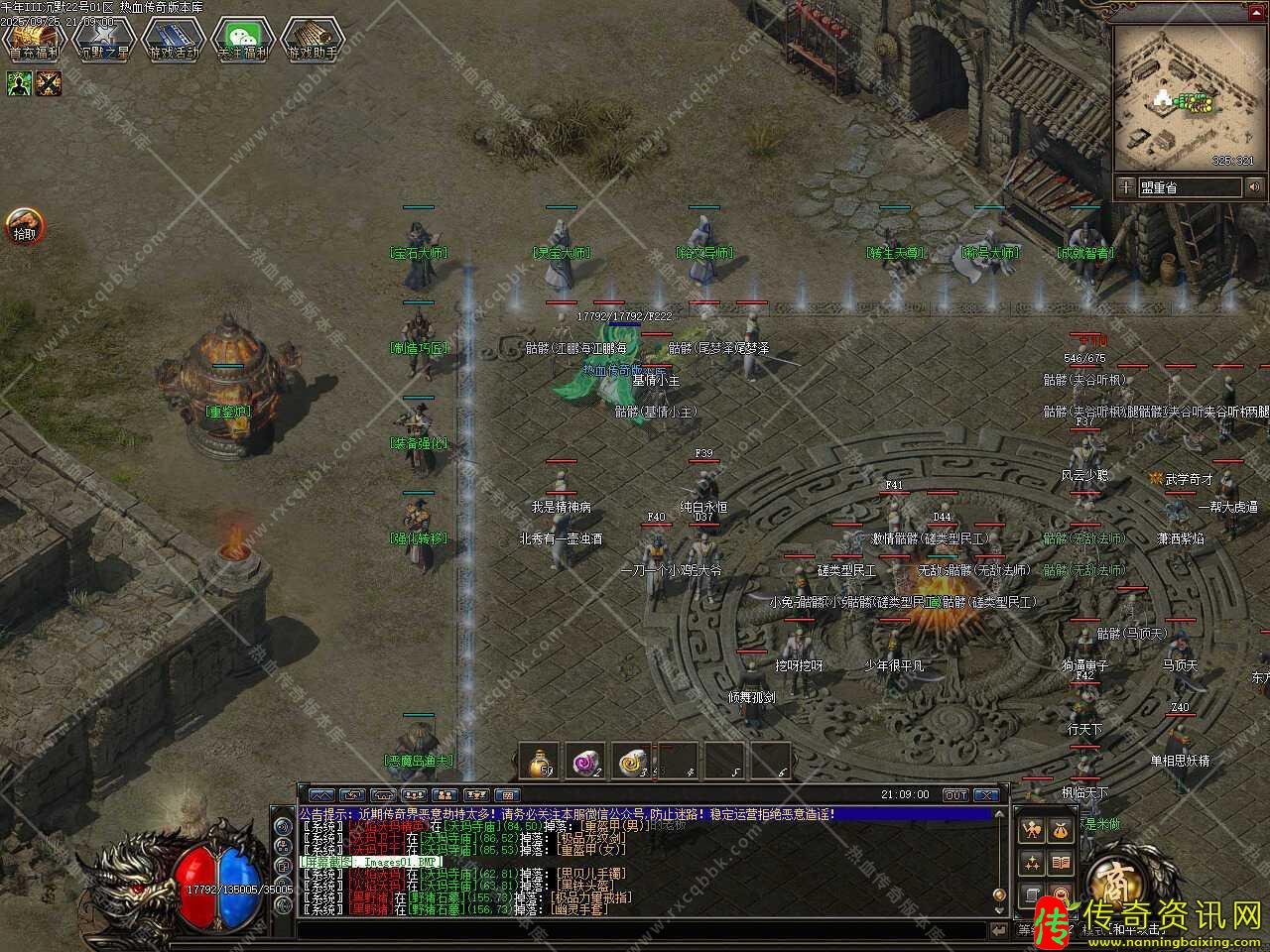Image resolution: width=1270 pixels, height=952 pixels.
Task: Toggle the sound speaker button under the minimap
Action: pyautogui.click(x=1255, y=186)
